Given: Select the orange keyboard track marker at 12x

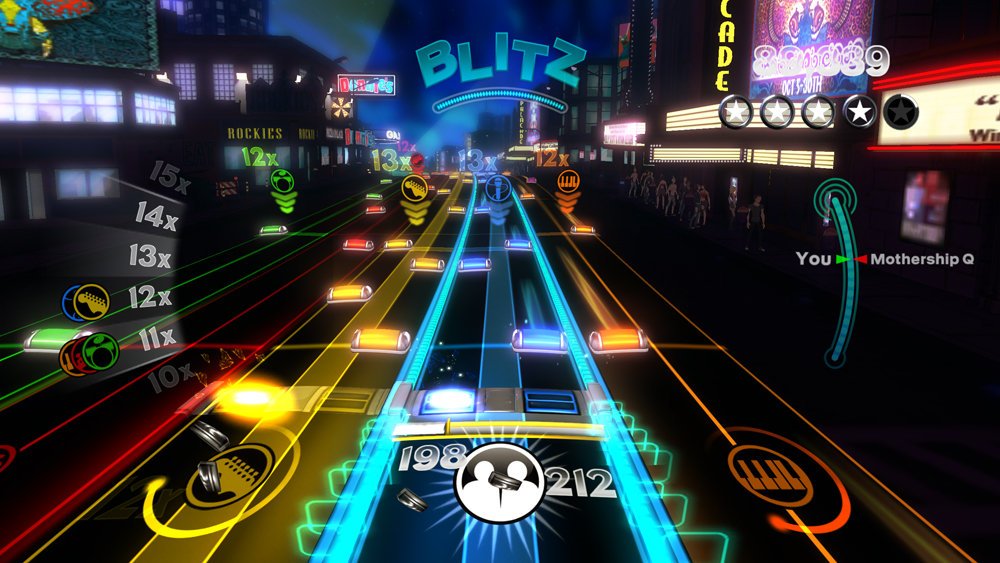Looking at the screenshot, I should (568, 181).
